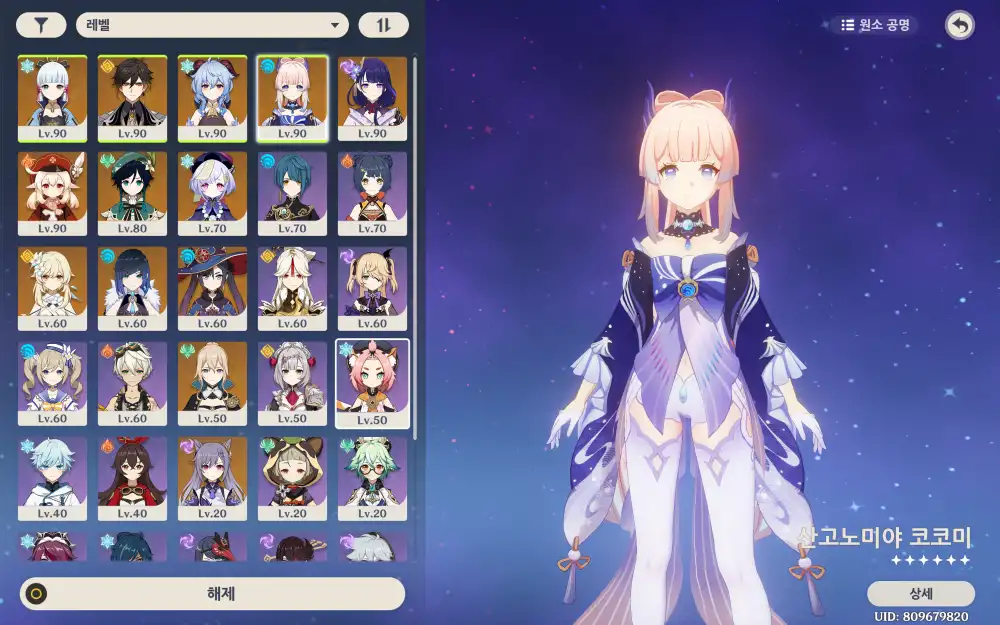Select Kamisato Ayaka's character card
Screen dimensions: 1000x625
[52, 98]
